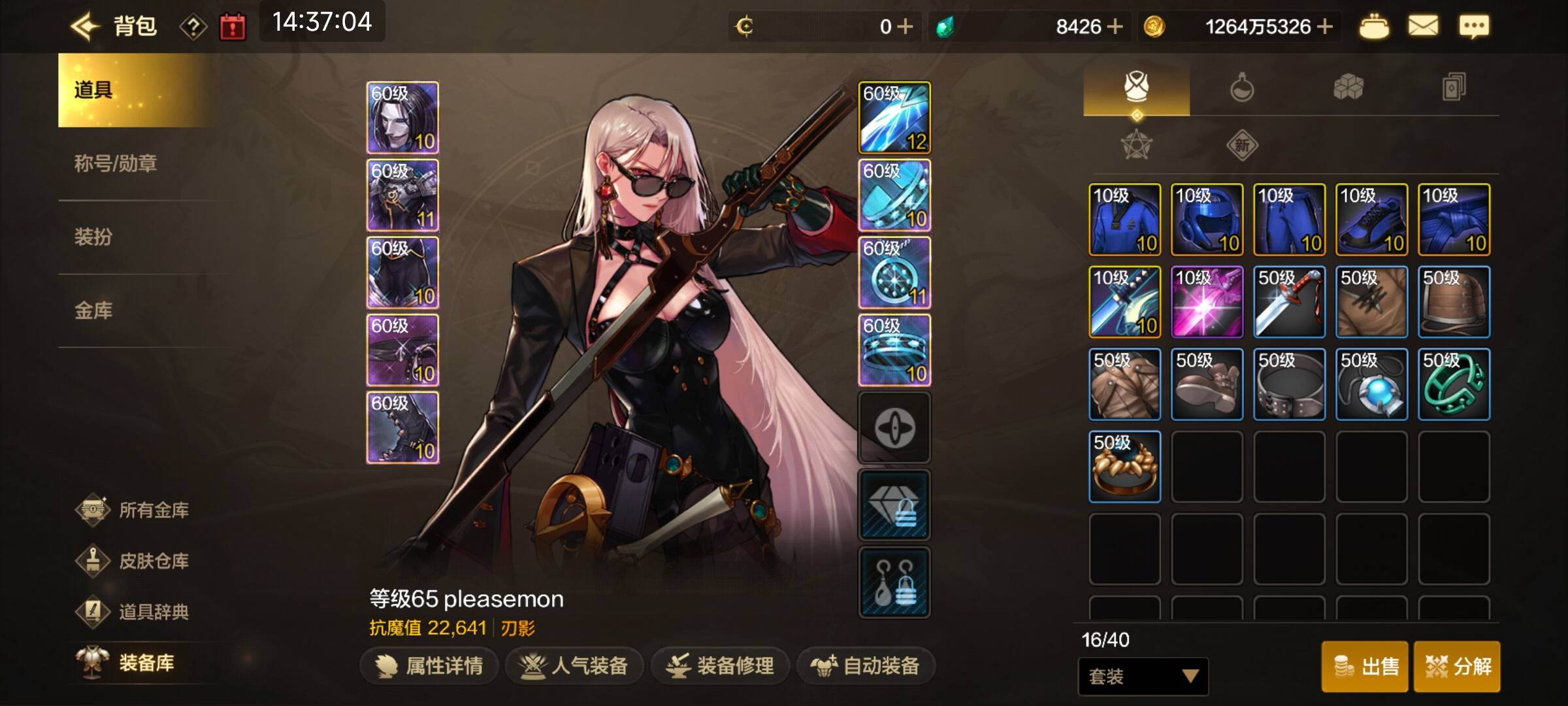Tap the 分解 disassemble button
This screenshot has height=706, width=1568.
pyautogui.click(x=1458, y=666)
